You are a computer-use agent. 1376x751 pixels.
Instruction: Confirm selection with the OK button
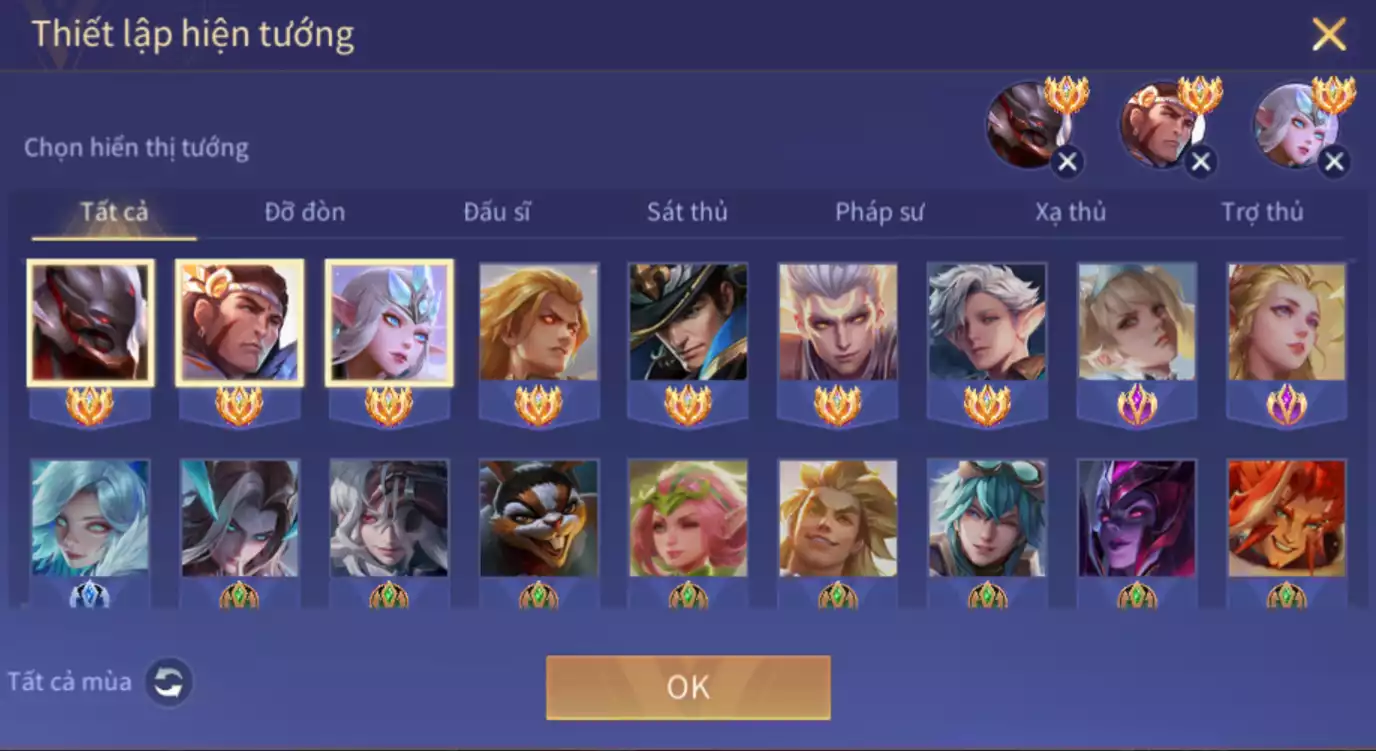point(688,687)
